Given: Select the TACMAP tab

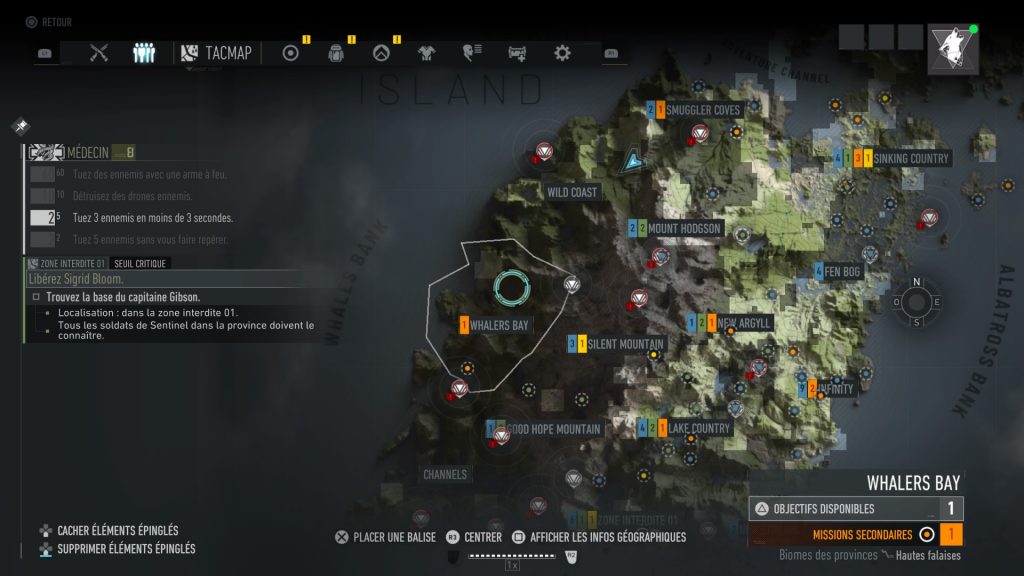Looking at the screenshot, I should click(x=218, y=53).
